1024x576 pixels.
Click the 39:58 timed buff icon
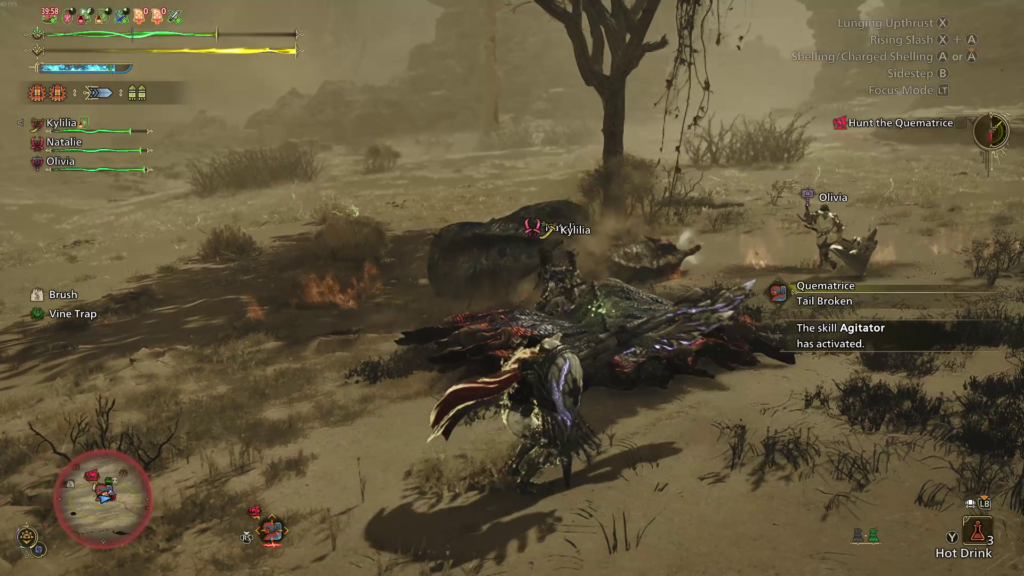49,15
